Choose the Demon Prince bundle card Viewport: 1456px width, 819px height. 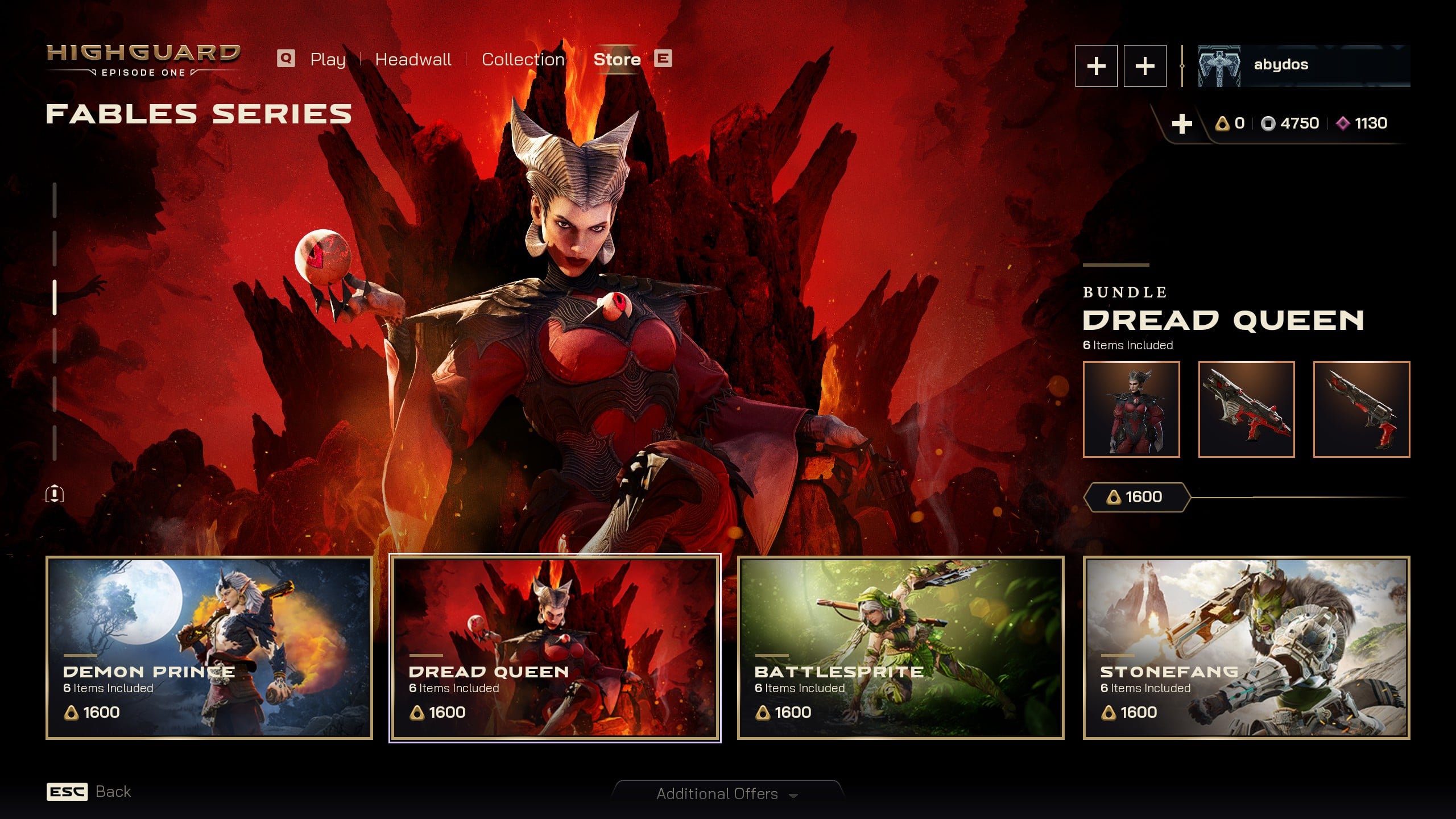pyautogui.click(x=209, y=648)
